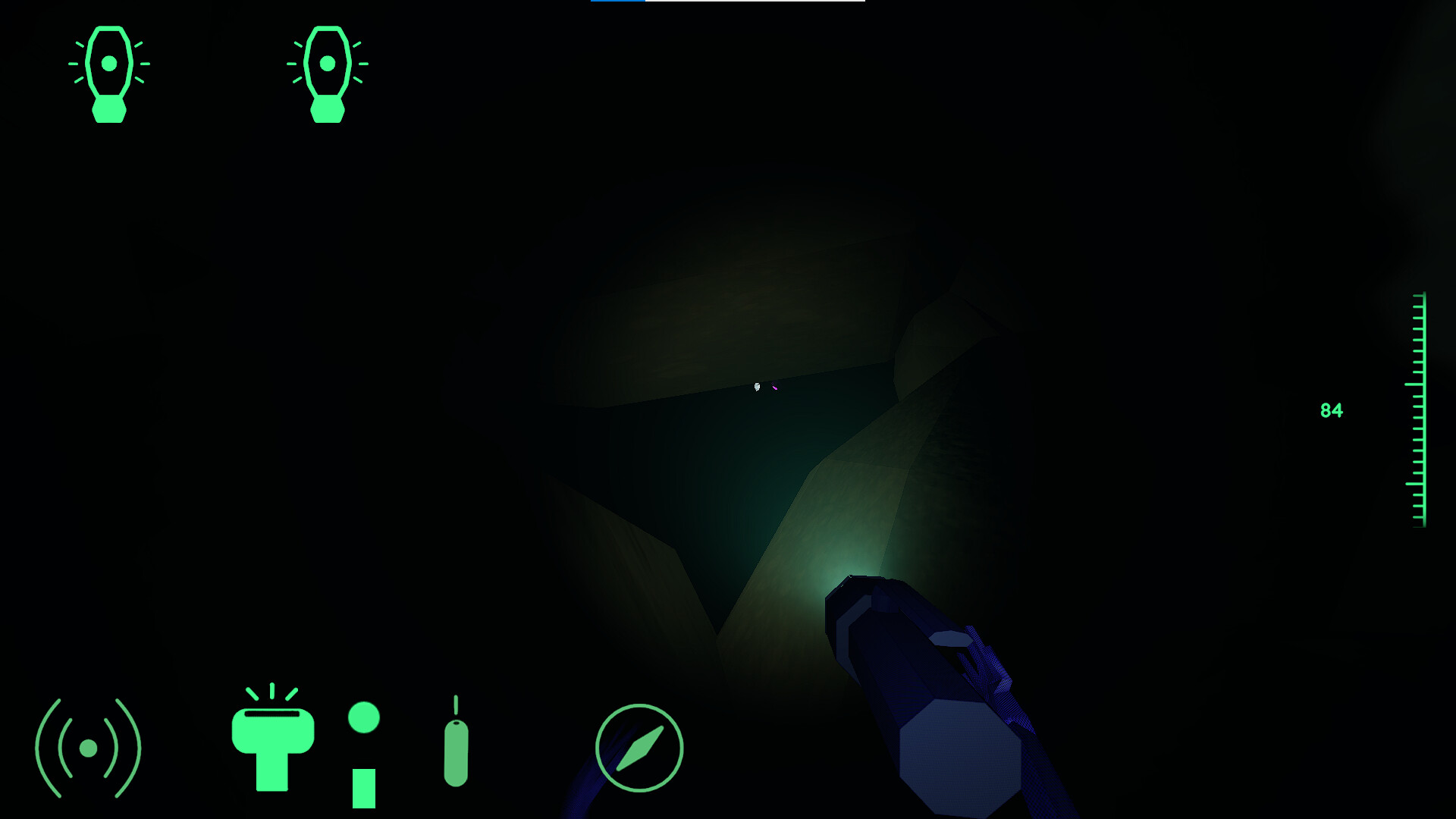Viewport: 1456px width, 819px height.
Task: Click the dark cave opening ahead
Action: pos(720,470)
